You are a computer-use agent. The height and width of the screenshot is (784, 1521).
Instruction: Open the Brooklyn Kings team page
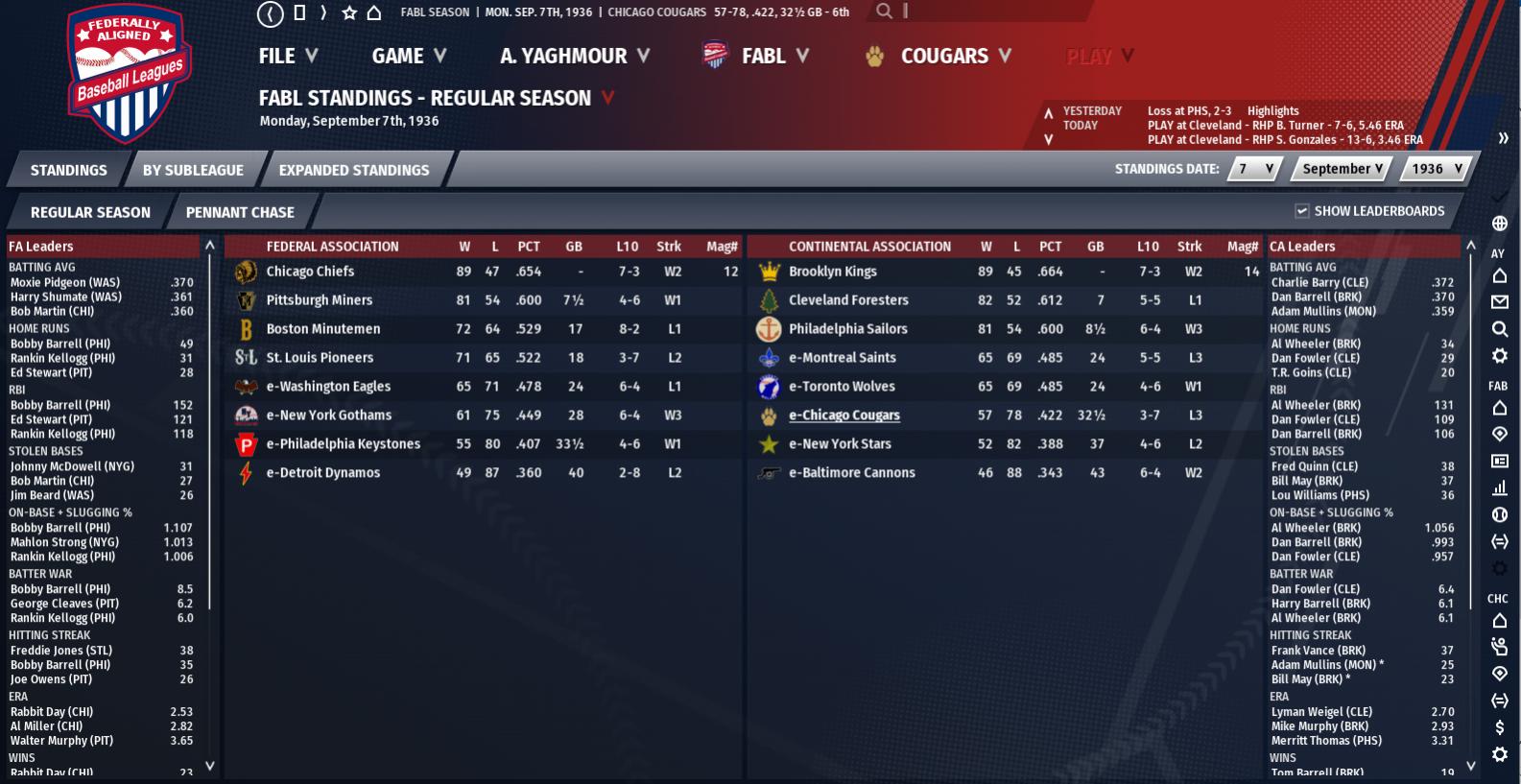pyautogui.click(x=832, y=272)
